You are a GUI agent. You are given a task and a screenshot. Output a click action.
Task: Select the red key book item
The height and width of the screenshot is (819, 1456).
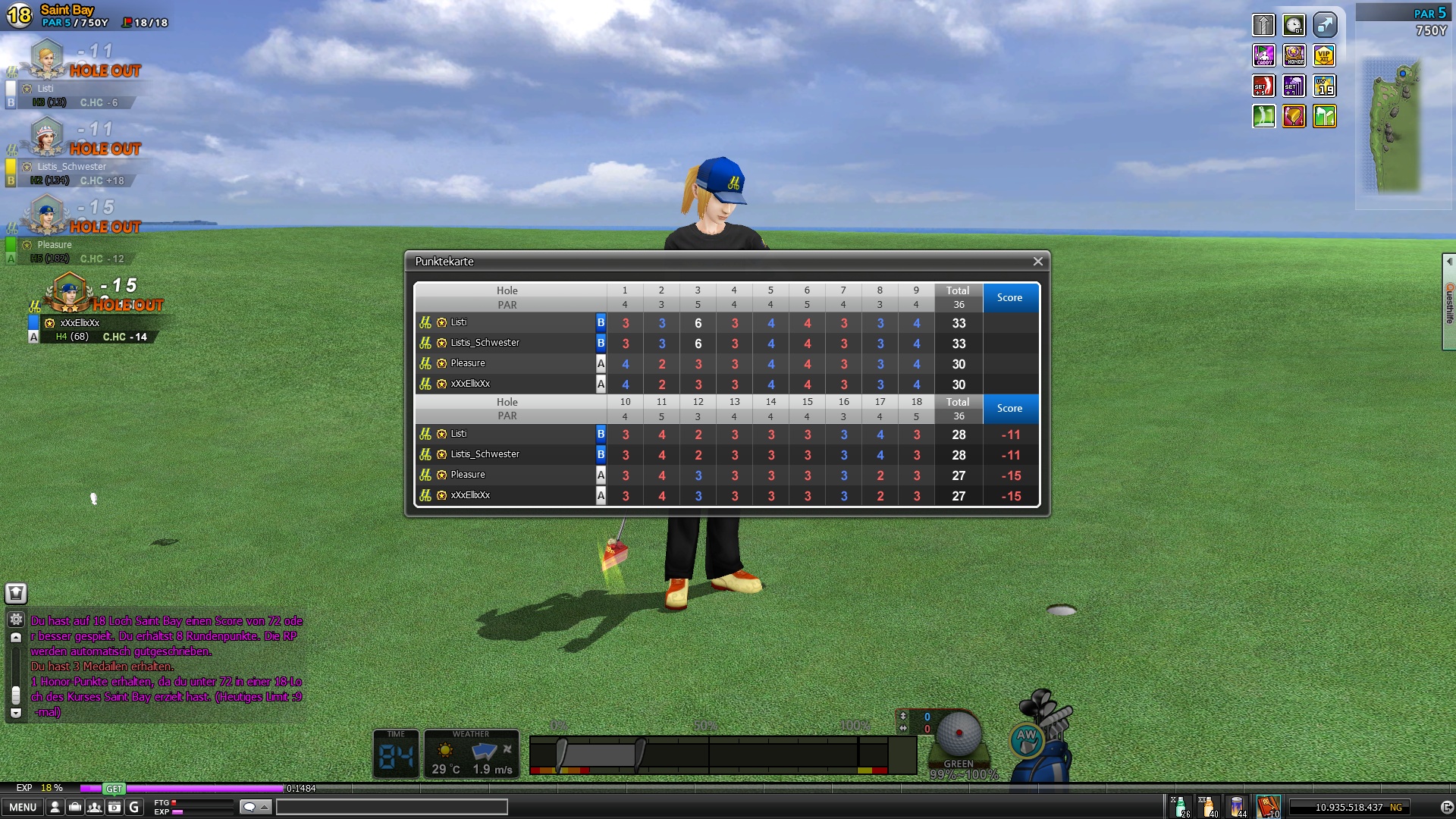pyautogui.click(x=1268, y=805)
